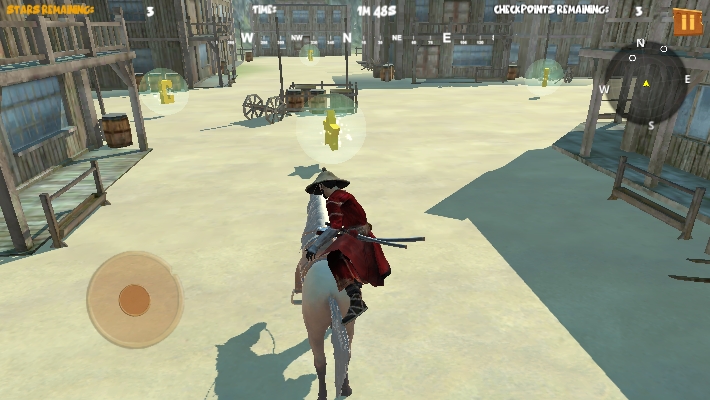Click the circular compass minimap
Screen dimensions: 710x400
tap(647, 83)
